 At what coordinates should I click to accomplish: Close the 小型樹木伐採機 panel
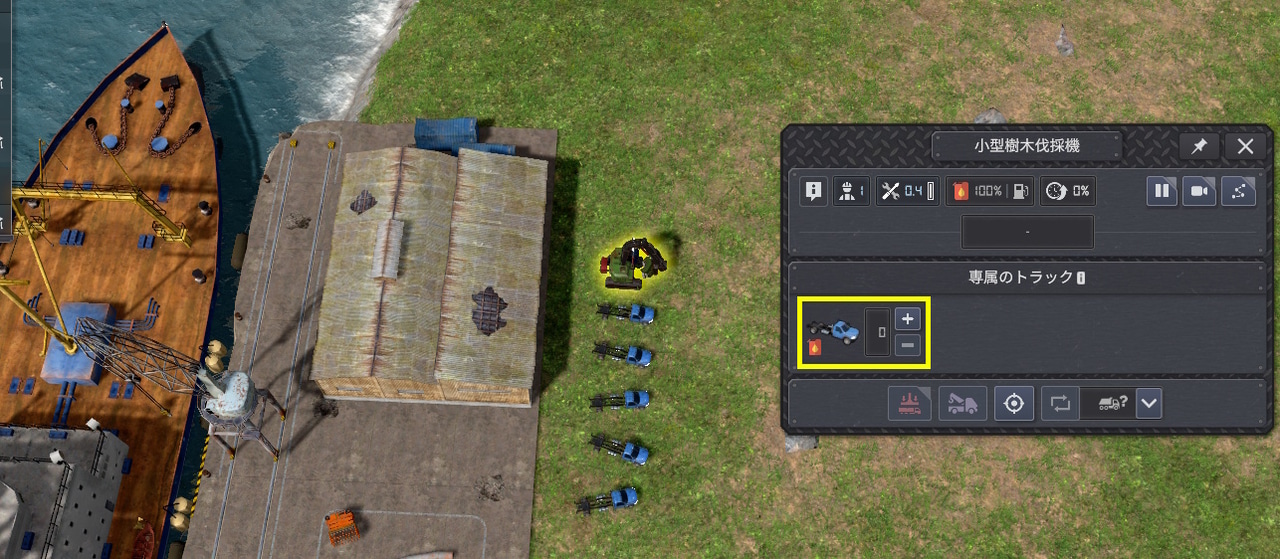click(1245, 146)
